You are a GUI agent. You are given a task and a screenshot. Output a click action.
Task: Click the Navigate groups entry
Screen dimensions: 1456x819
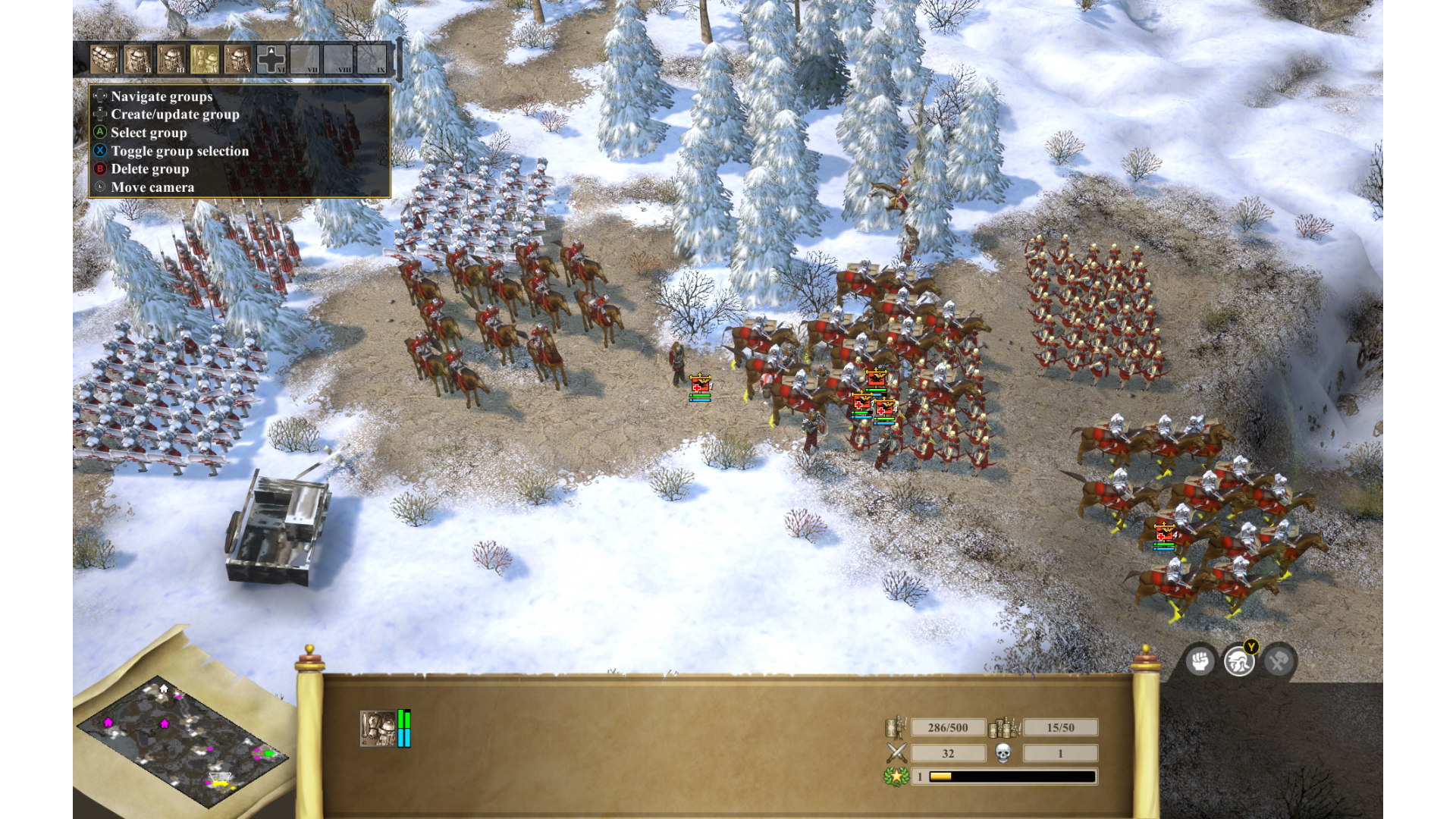point(162,96)
